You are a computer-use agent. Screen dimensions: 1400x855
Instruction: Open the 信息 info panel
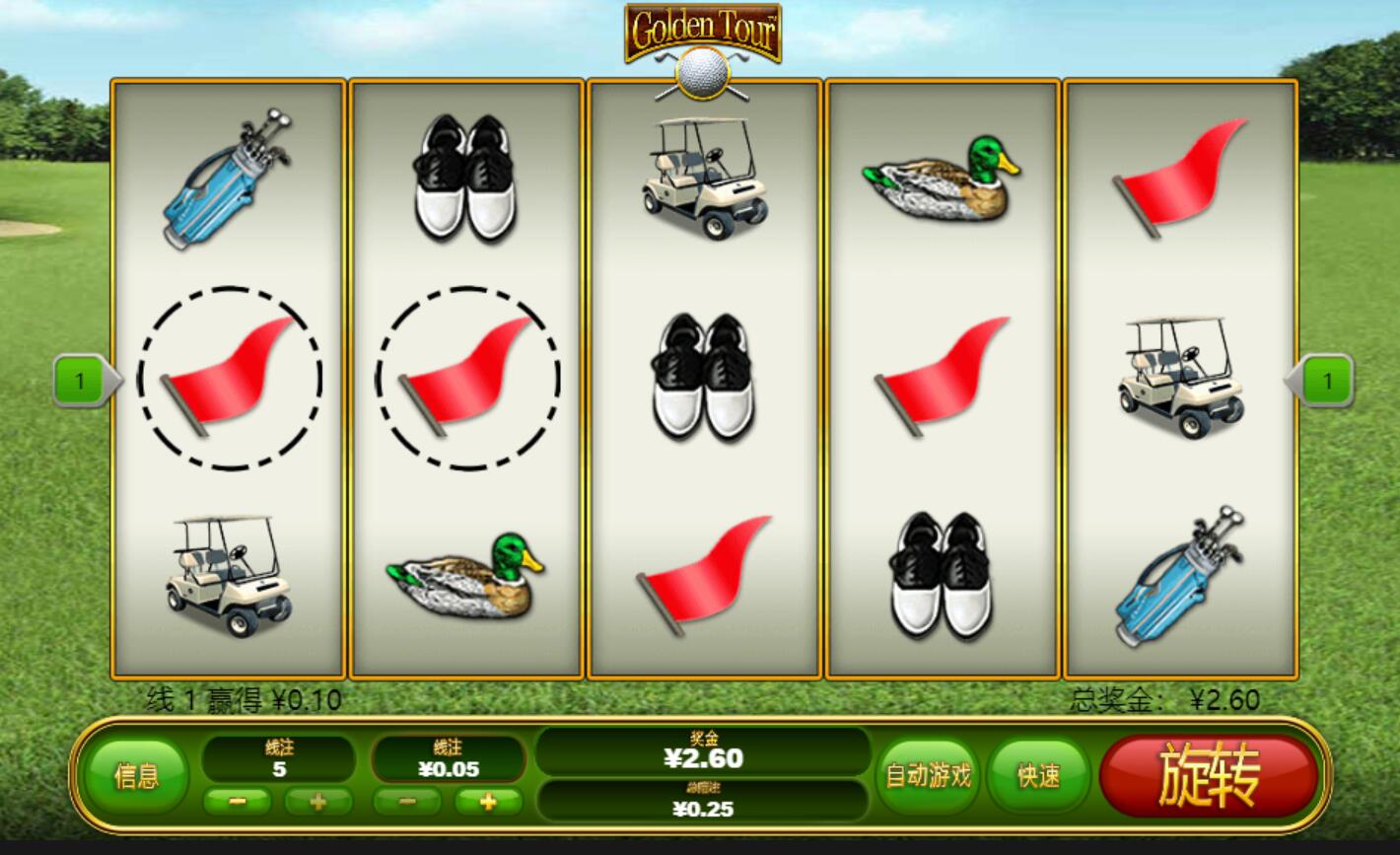(x=136, y=776)
